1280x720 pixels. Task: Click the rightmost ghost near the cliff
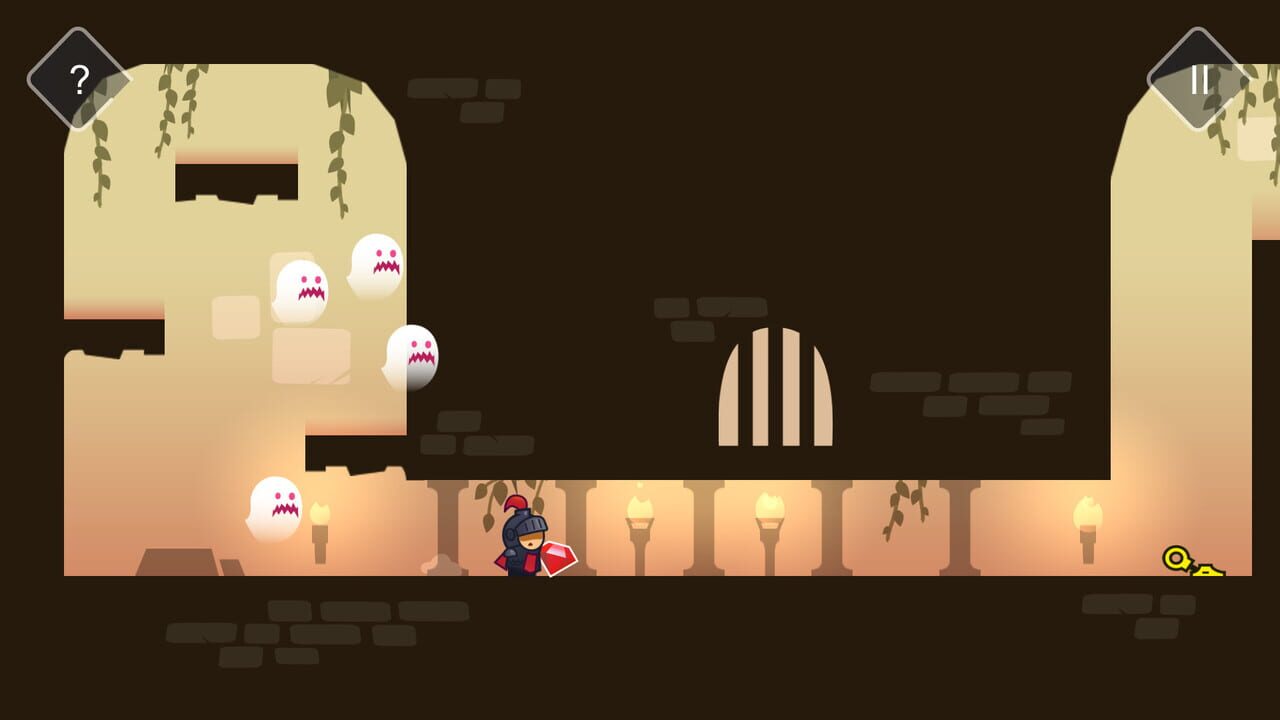tap(410, 356)
